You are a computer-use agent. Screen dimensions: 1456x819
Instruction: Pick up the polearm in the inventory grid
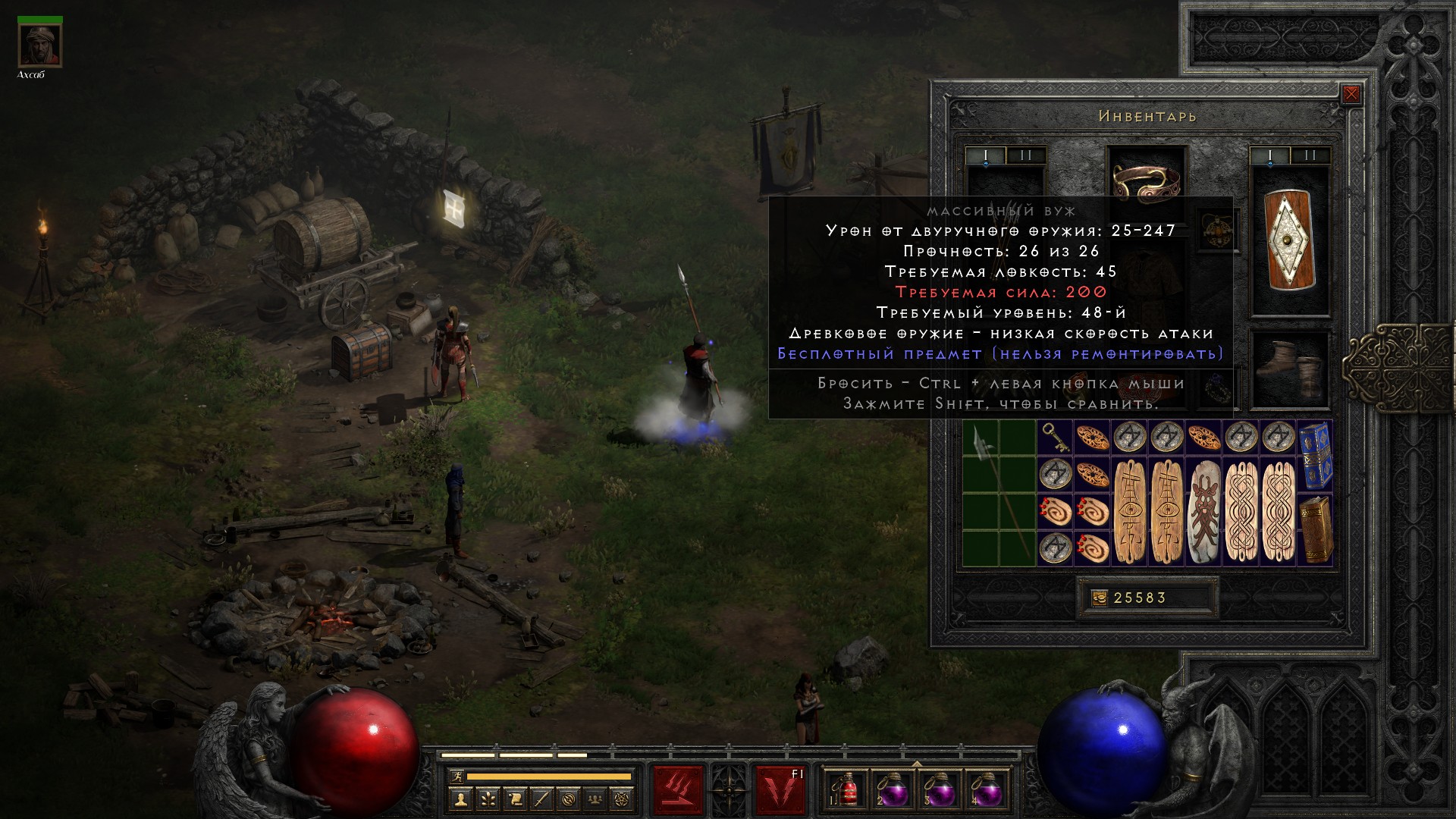coord(999,493)
